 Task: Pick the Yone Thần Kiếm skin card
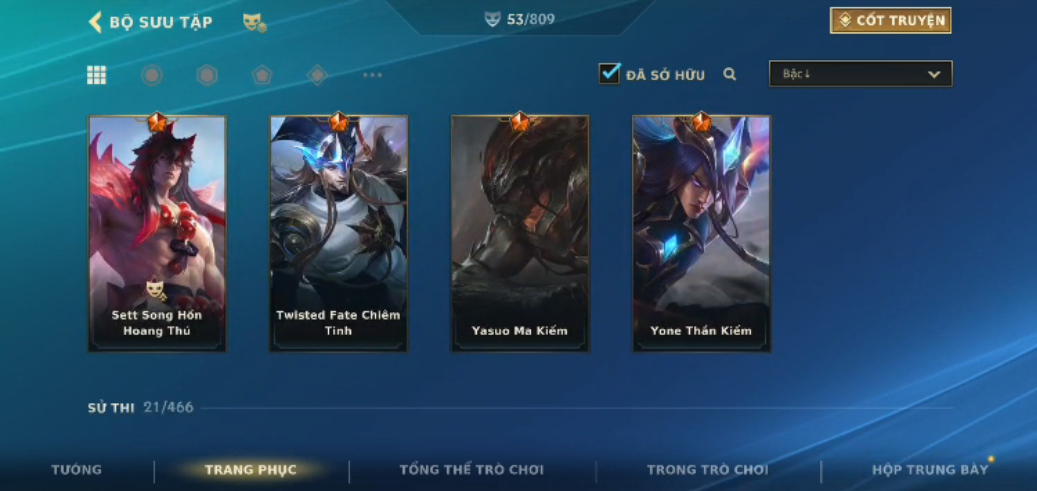701,233
